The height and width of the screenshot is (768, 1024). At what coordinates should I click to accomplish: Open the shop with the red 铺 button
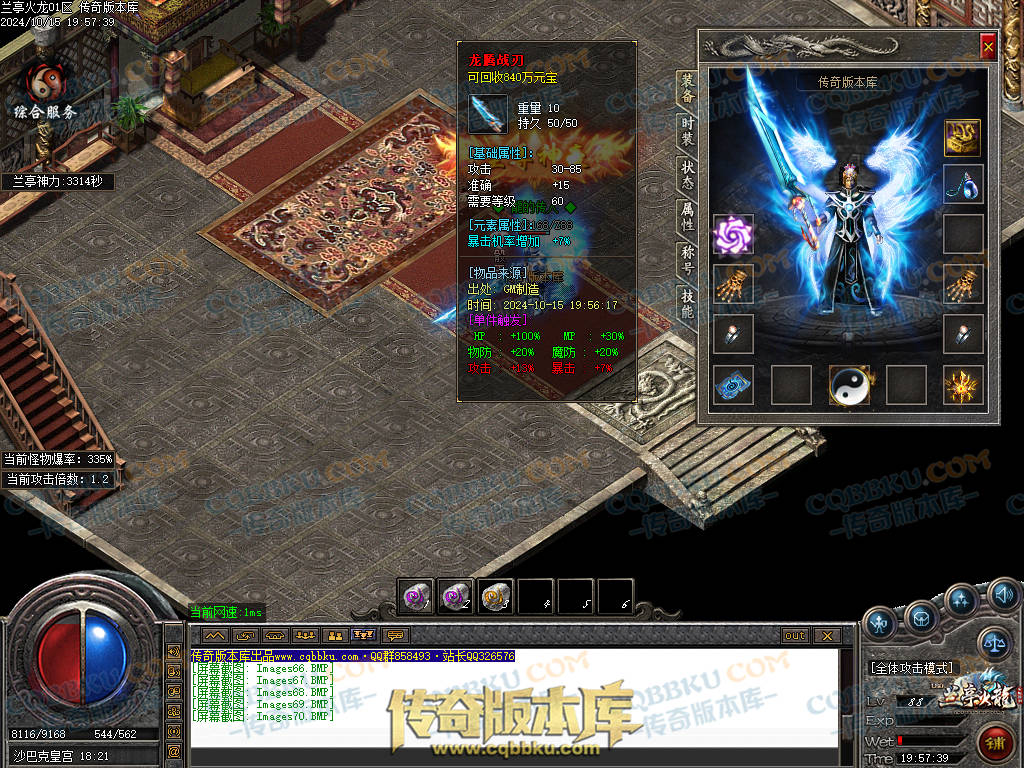pos(997,742)
